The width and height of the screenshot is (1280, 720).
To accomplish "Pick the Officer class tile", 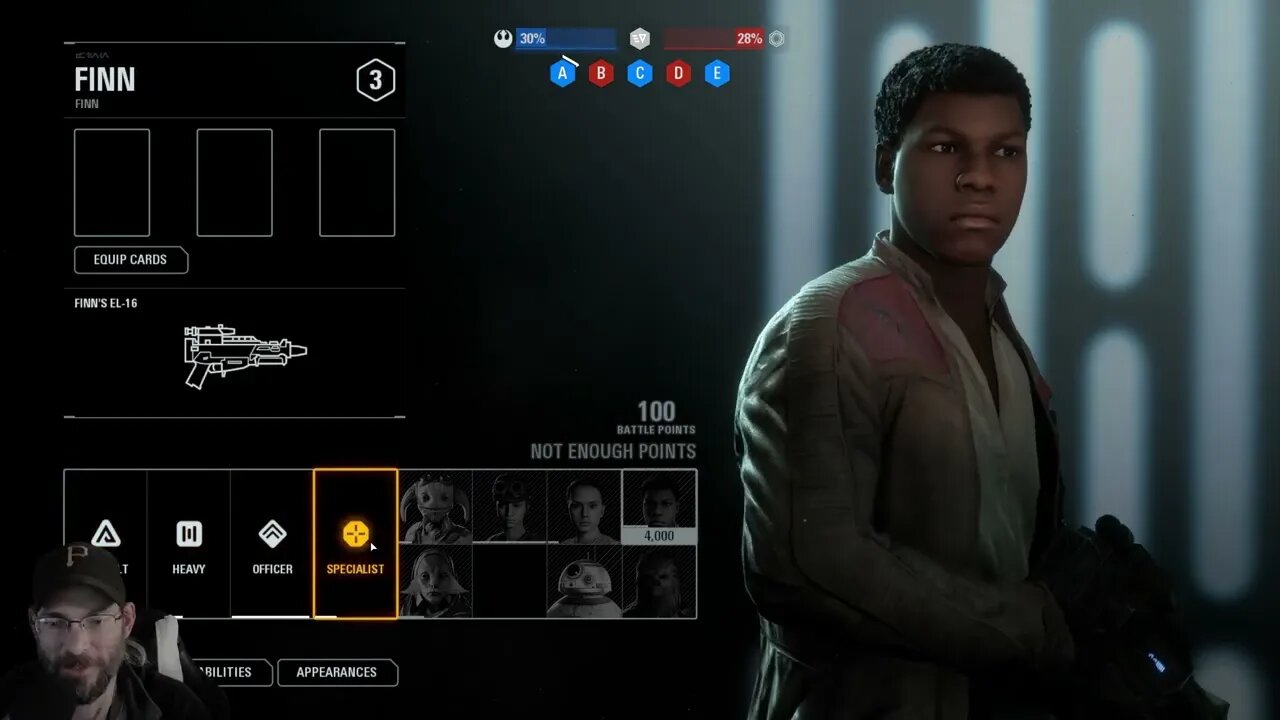I will tap(272, 544).
